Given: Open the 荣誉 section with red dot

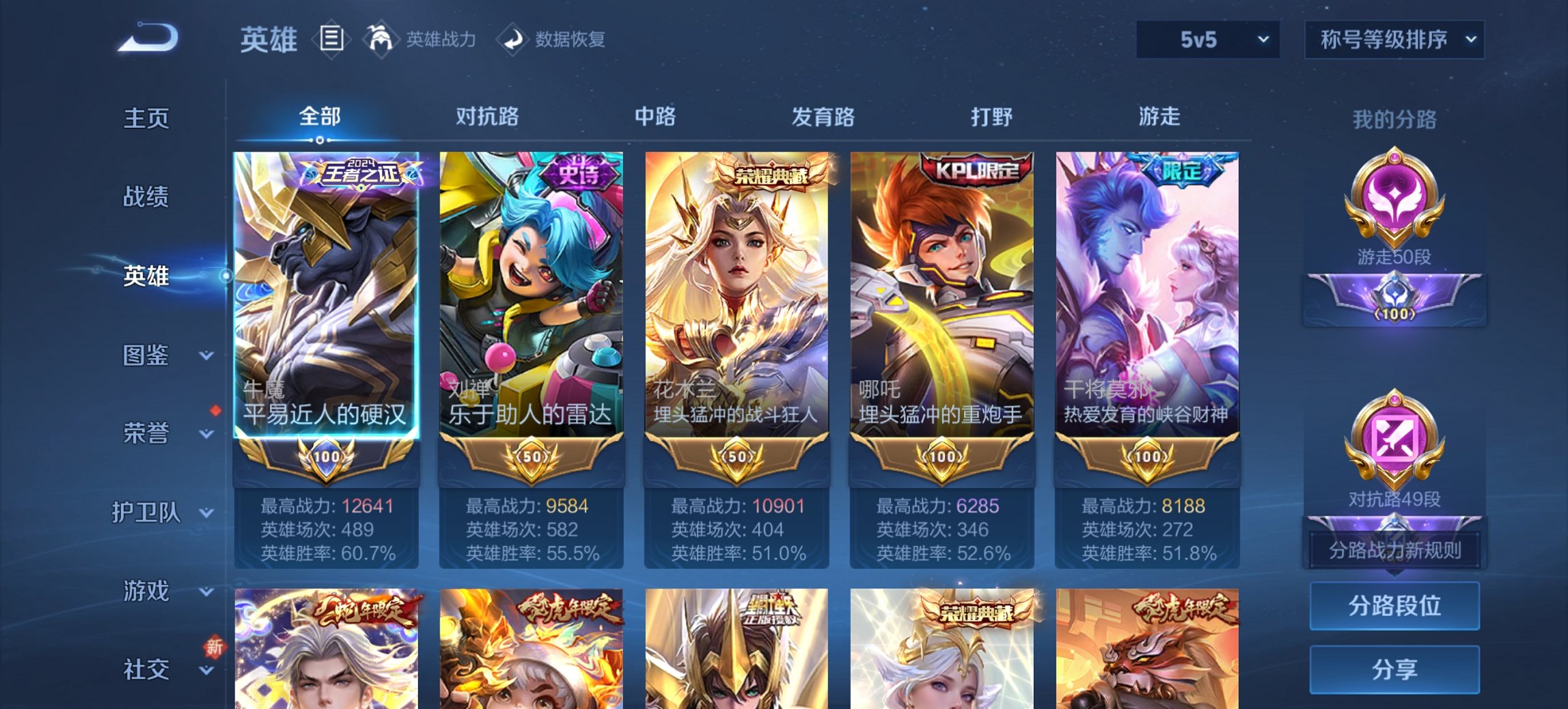Looking at the screenshot, I should pyautogui.click(x=145, y=432).
